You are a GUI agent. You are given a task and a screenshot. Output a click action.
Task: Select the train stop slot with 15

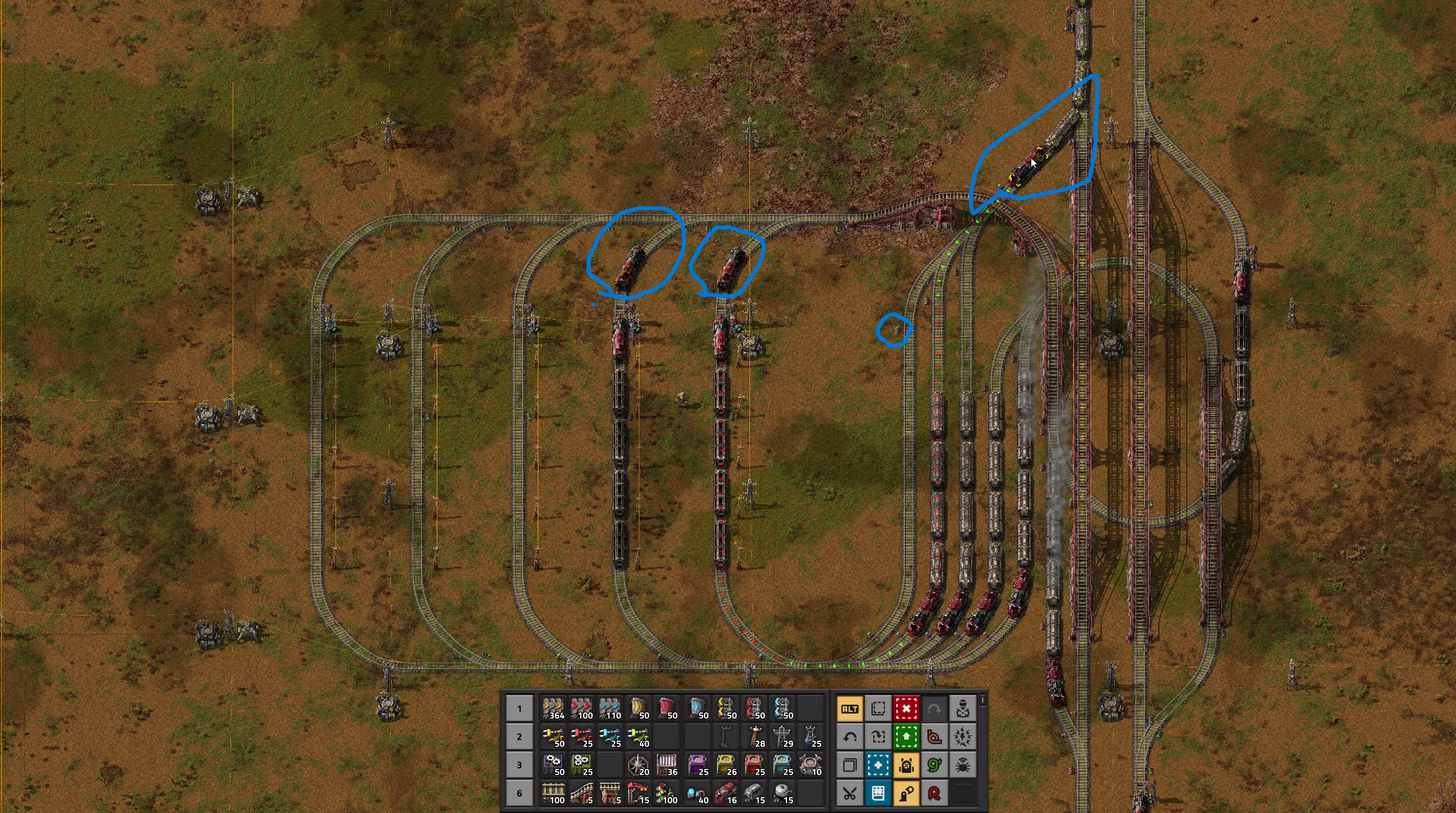pos(638,793)
